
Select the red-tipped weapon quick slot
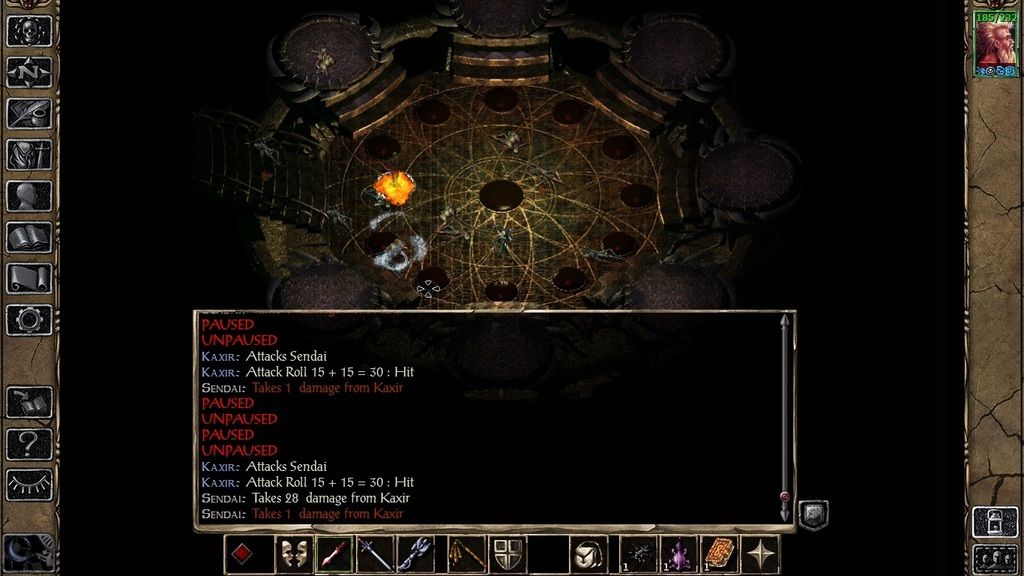tap(334, 554)
